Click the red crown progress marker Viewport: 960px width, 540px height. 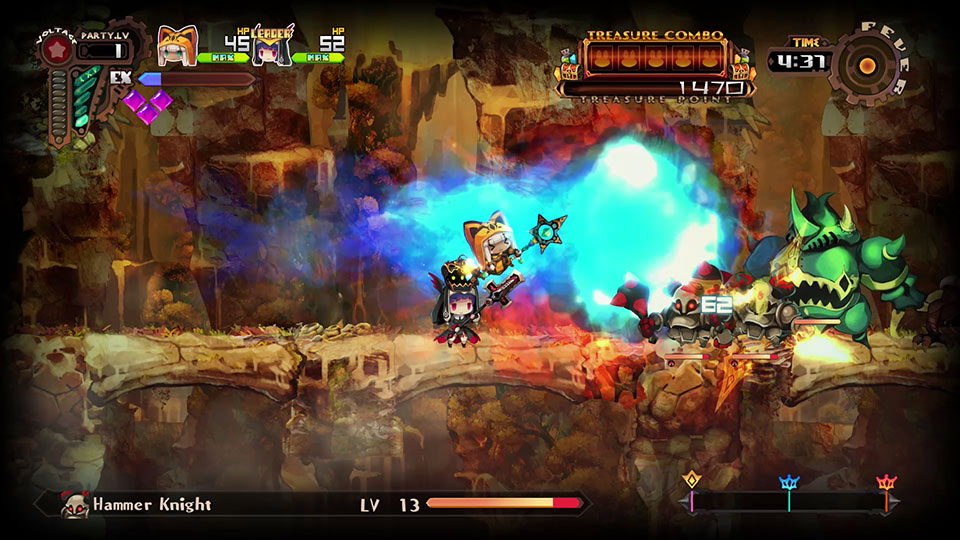coord(886,484)
